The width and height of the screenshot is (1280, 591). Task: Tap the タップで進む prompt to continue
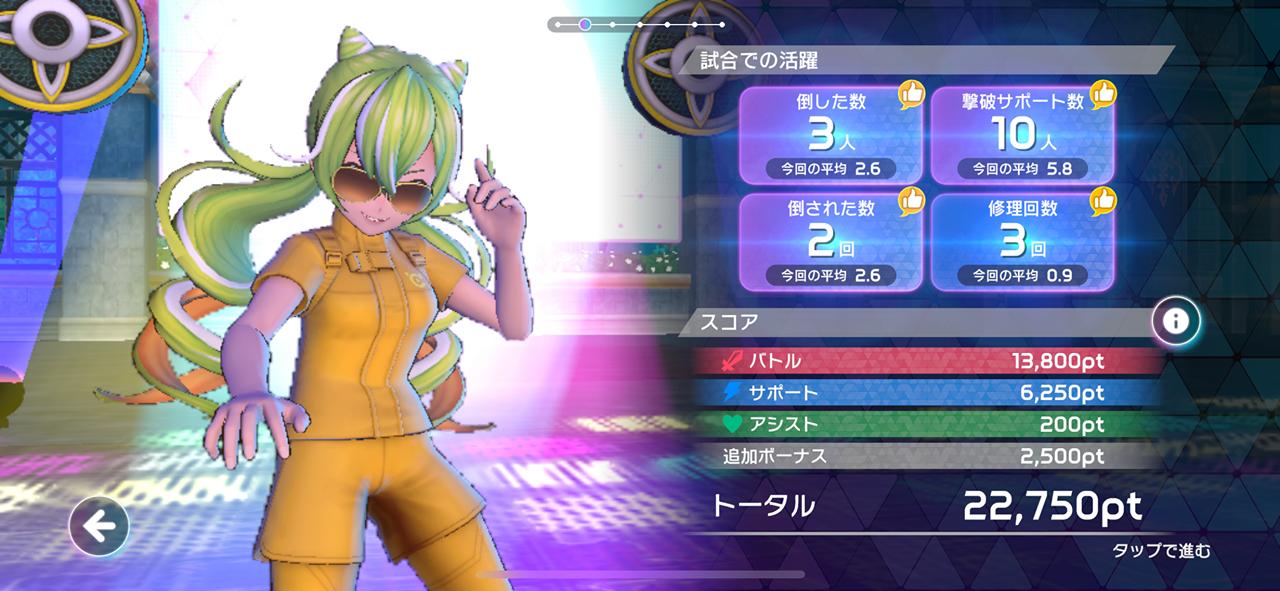(1161, 551)
